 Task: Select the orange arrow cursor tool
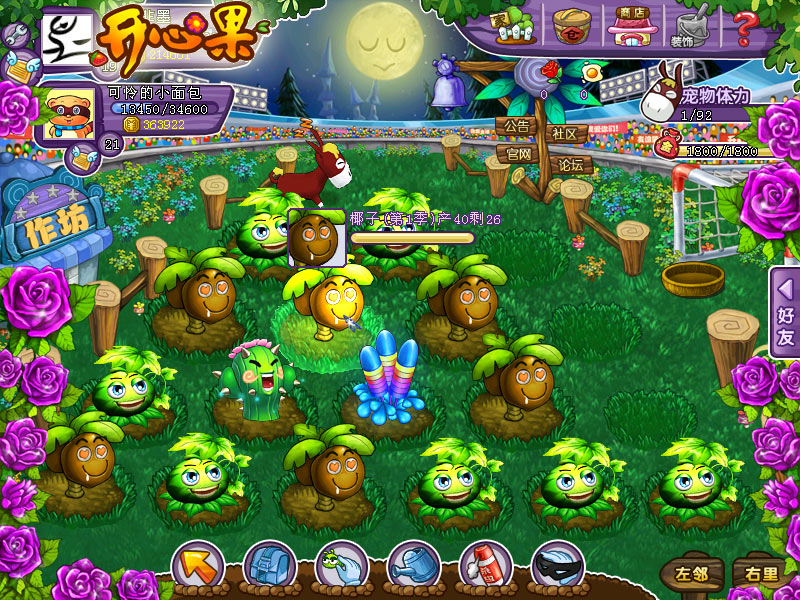point(197,567)
